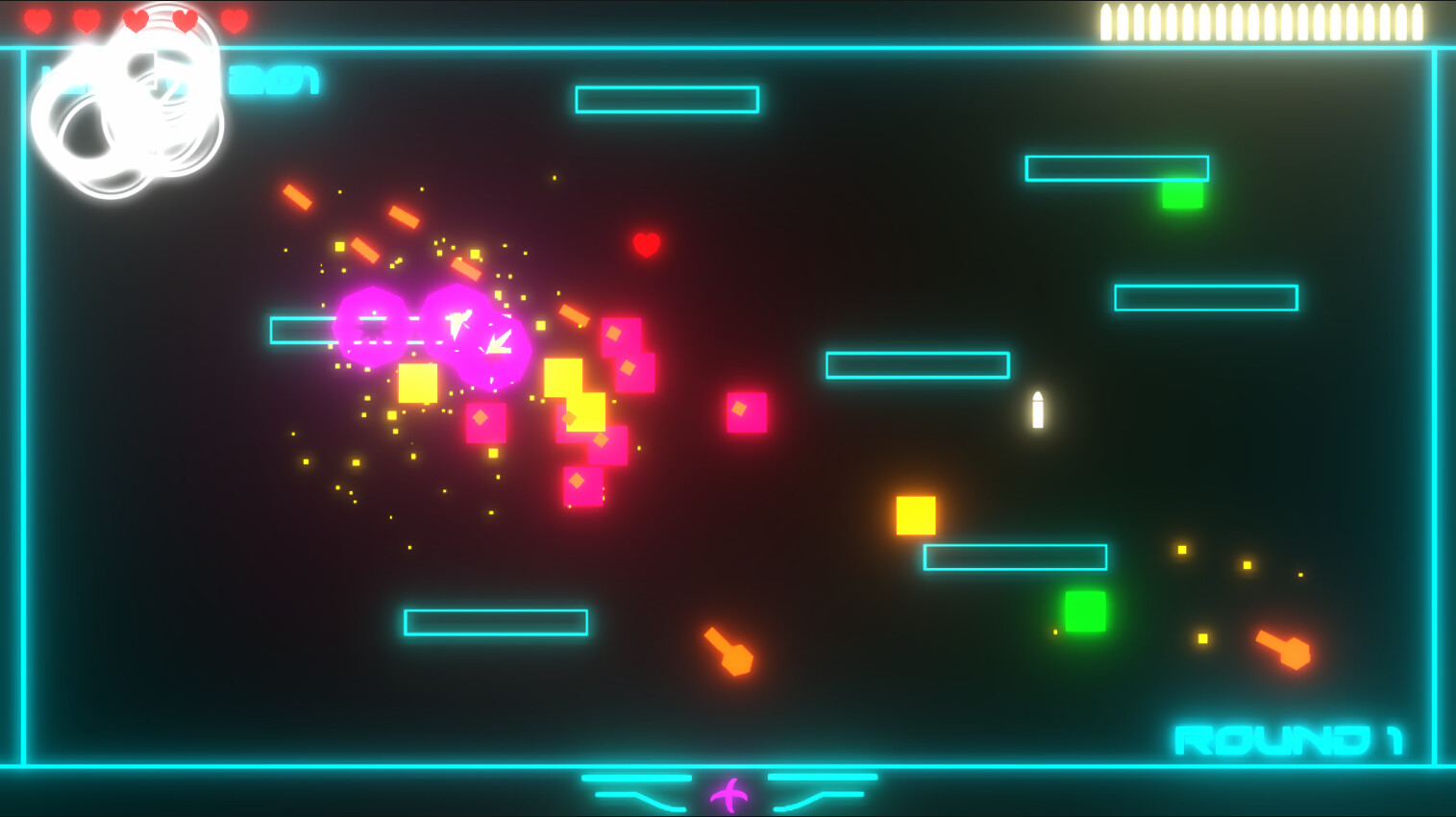Viewport: 1456px width, 817px height.
Task: Click the cyan score text at top left
Action: (x=183, y=82)
